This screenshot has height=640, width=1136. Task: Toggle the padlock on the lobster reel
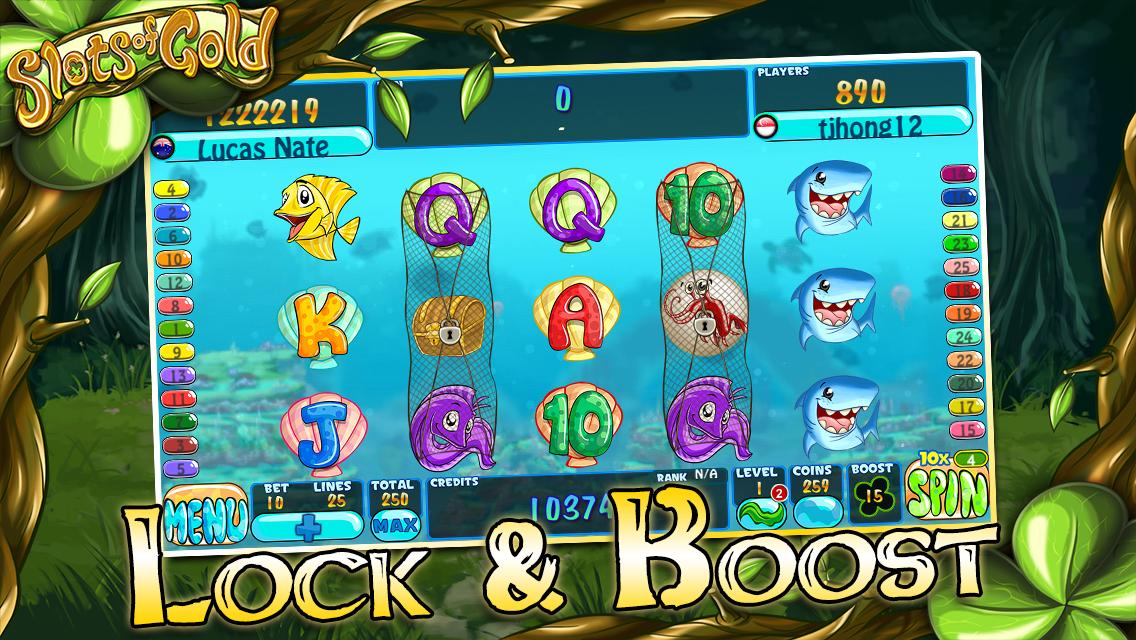click(706, 323)
